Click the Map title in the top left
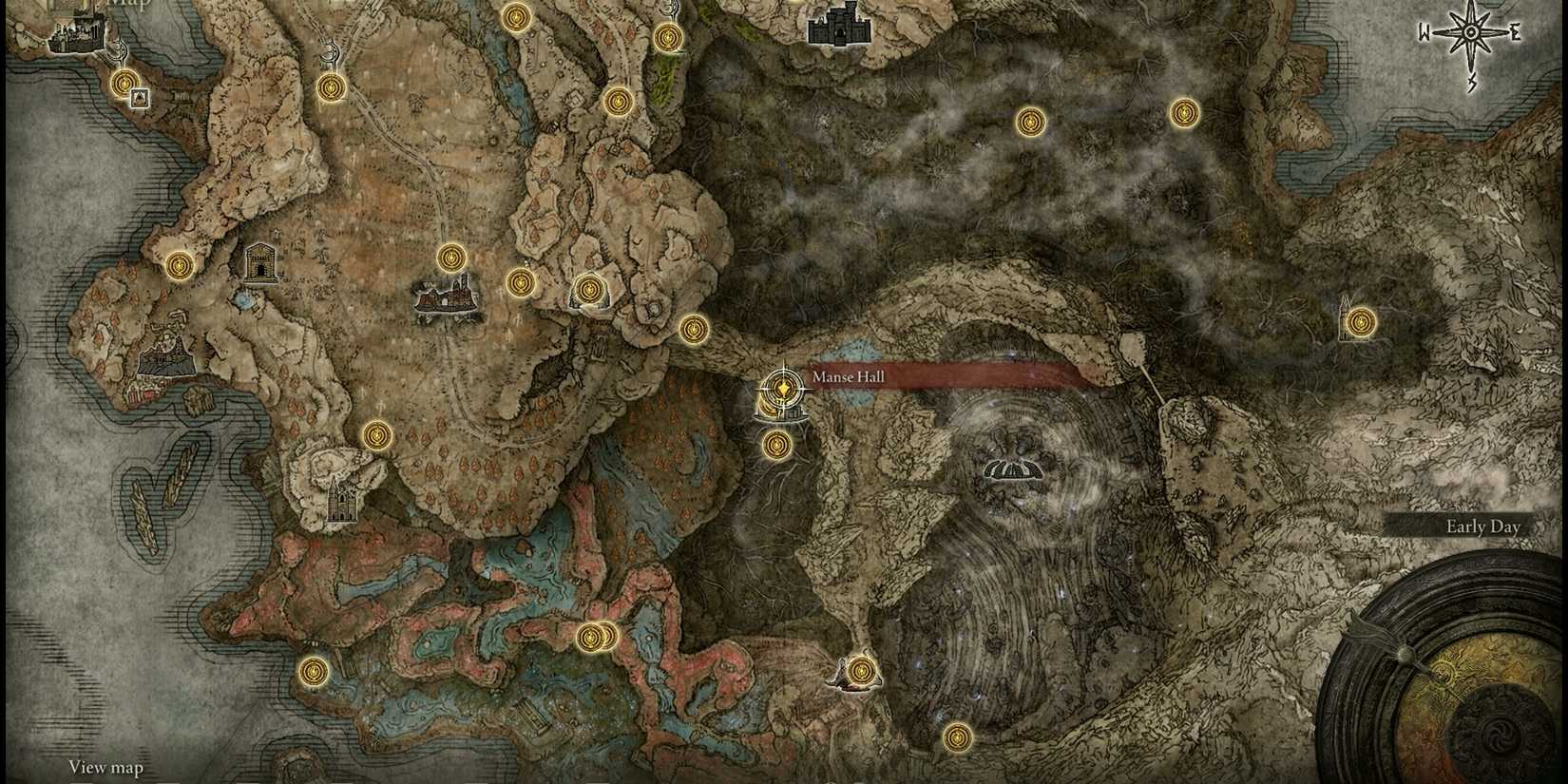 (130, 6)
